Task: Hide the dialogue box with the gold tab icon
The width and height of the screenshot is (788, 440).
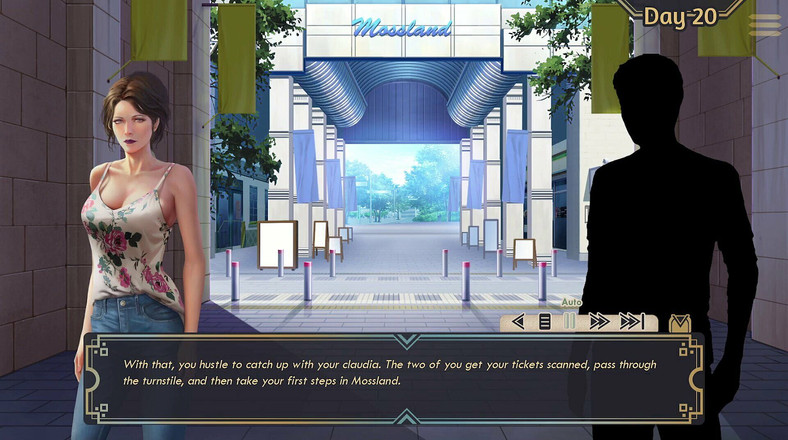Action: point(680,323)
